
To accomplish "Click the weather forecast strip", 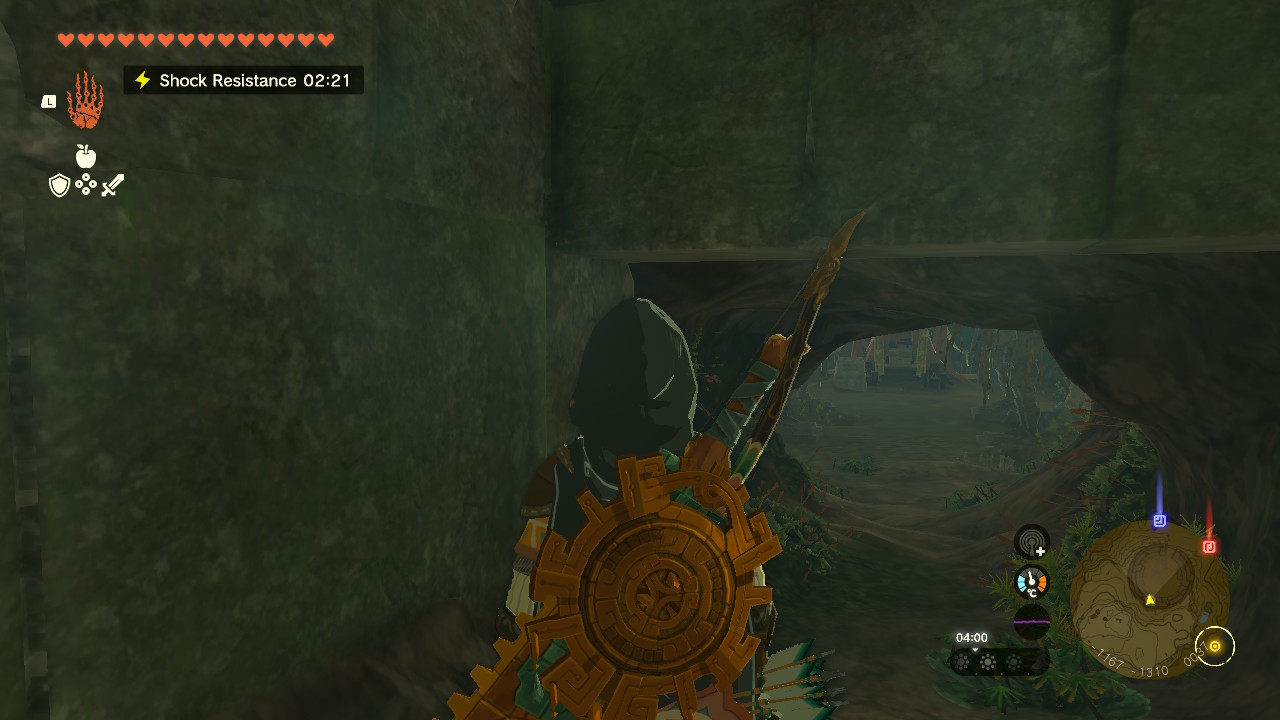I will [999, 661].
